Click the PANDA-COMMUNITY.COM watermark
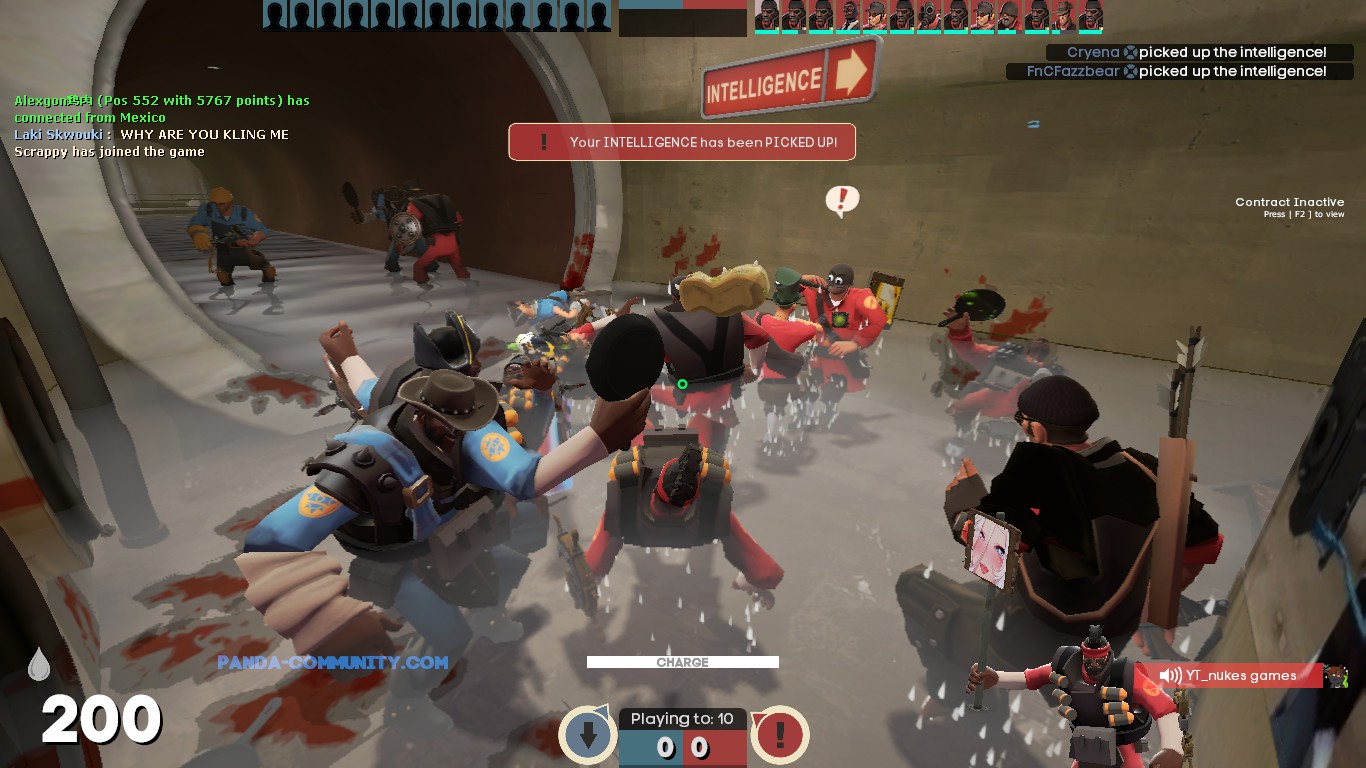1366x768 pixels. (332, 662)
